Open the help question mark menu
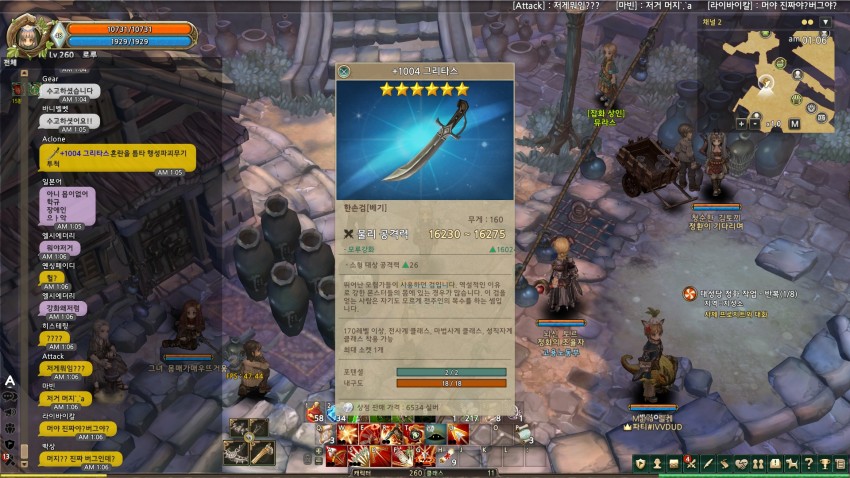Viewport: 850px width, 478px height. coord(809,463)
